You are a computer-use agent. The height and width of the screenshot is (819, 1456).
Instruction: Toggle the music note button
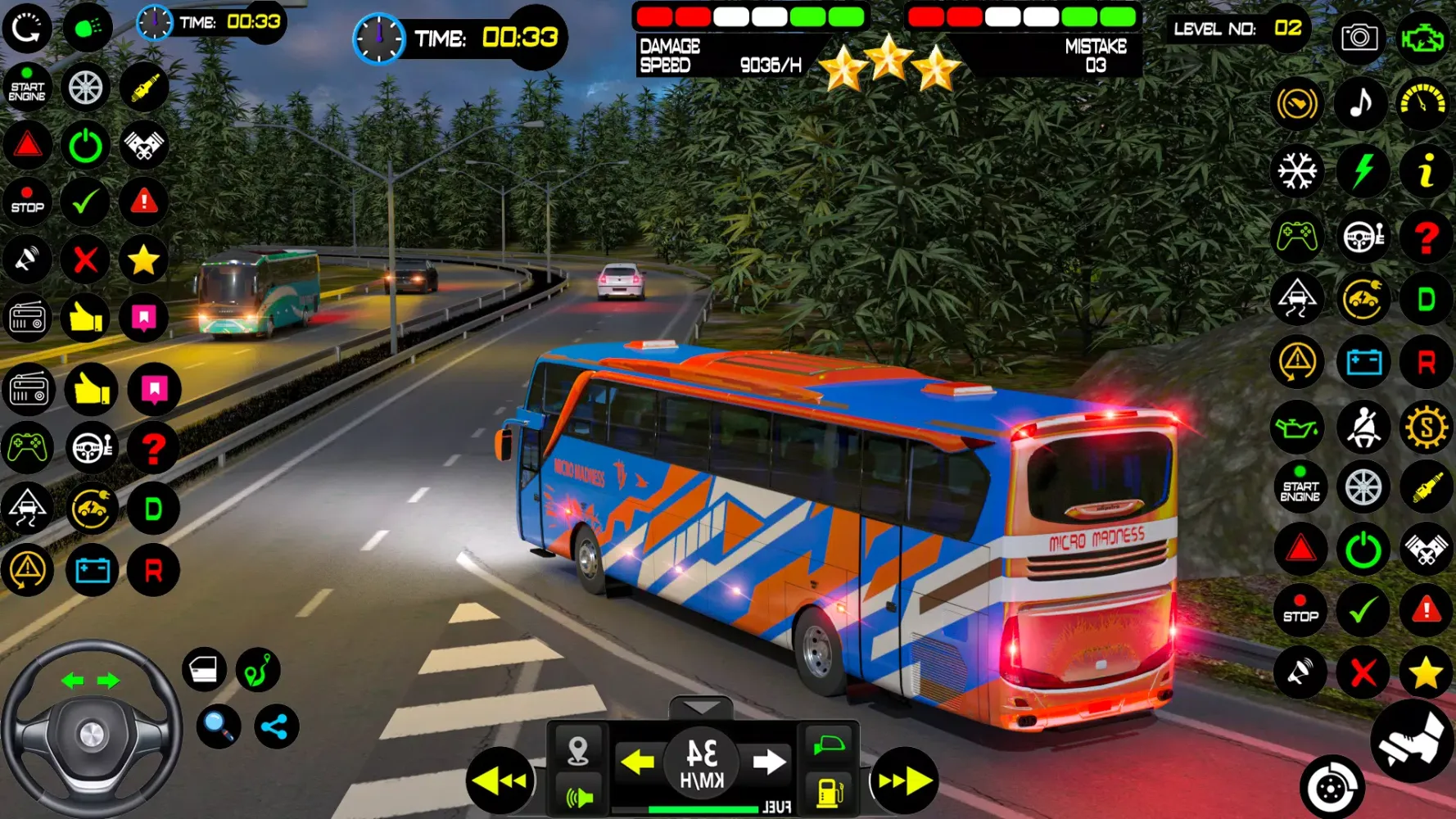1361,104
